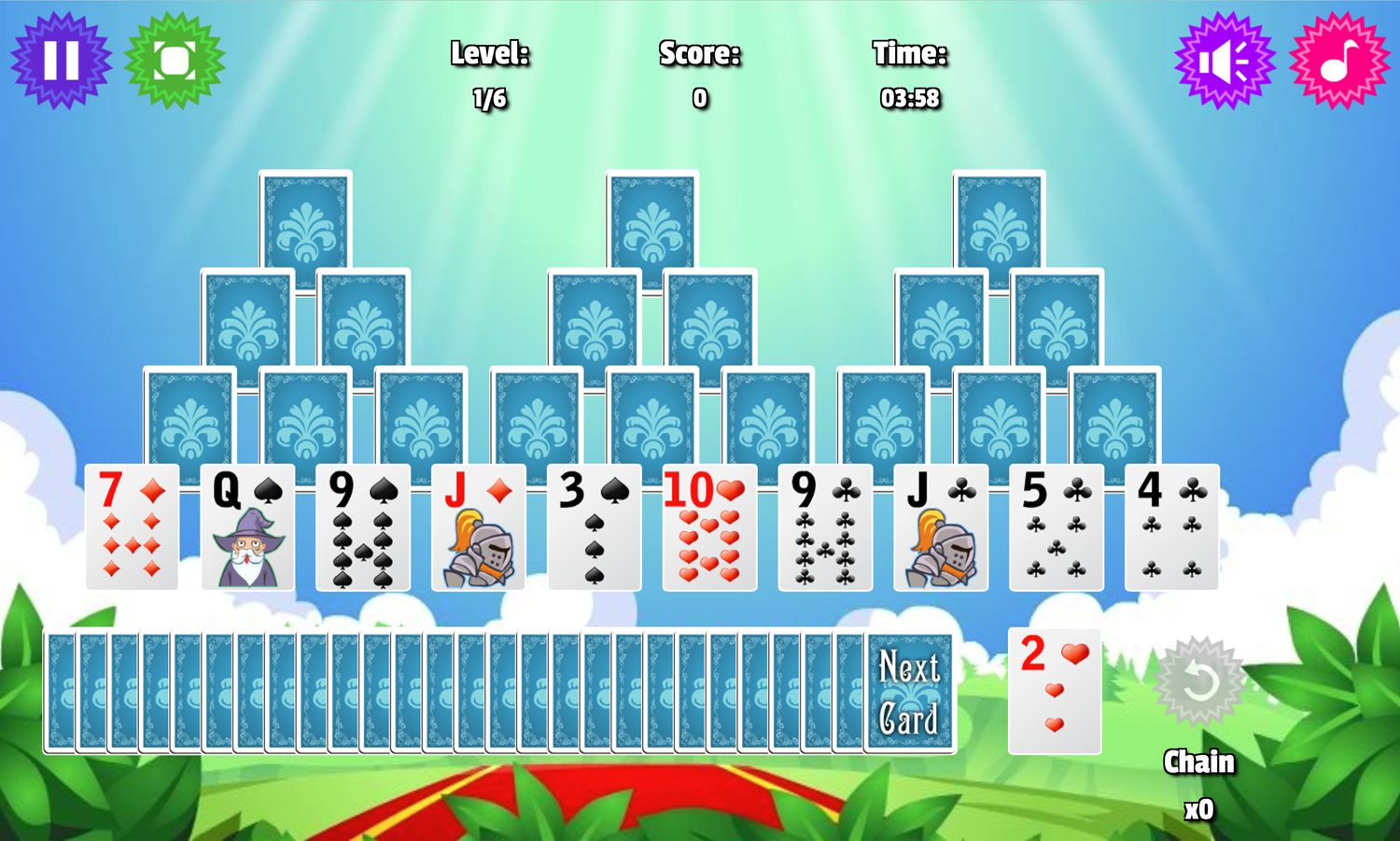Click the 2 of hearts waste card
The width and height of the screenshot is (1400, 841).
[1054, 689]
